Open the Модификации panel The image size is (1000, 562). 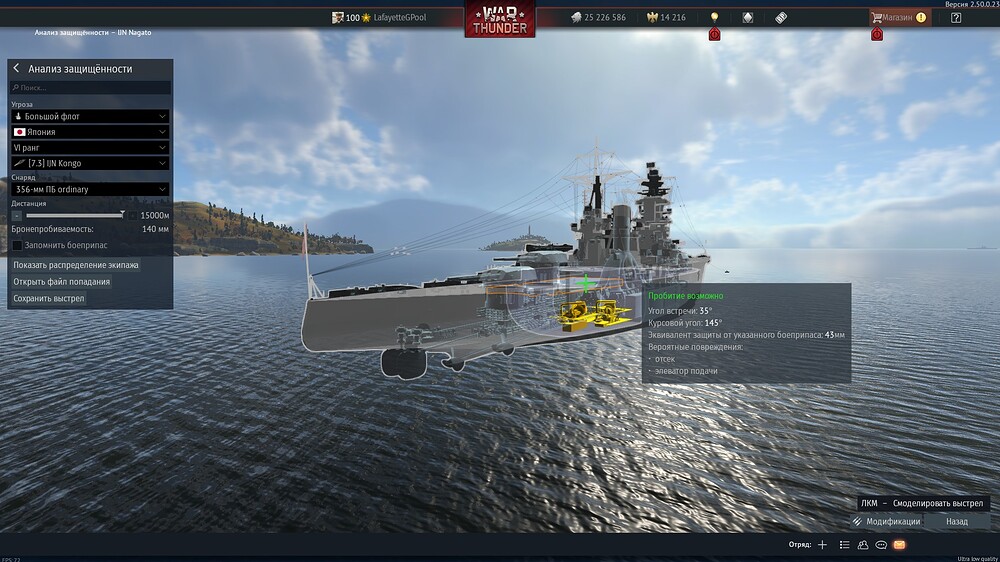pyautogui.click(x=886, y=521)
